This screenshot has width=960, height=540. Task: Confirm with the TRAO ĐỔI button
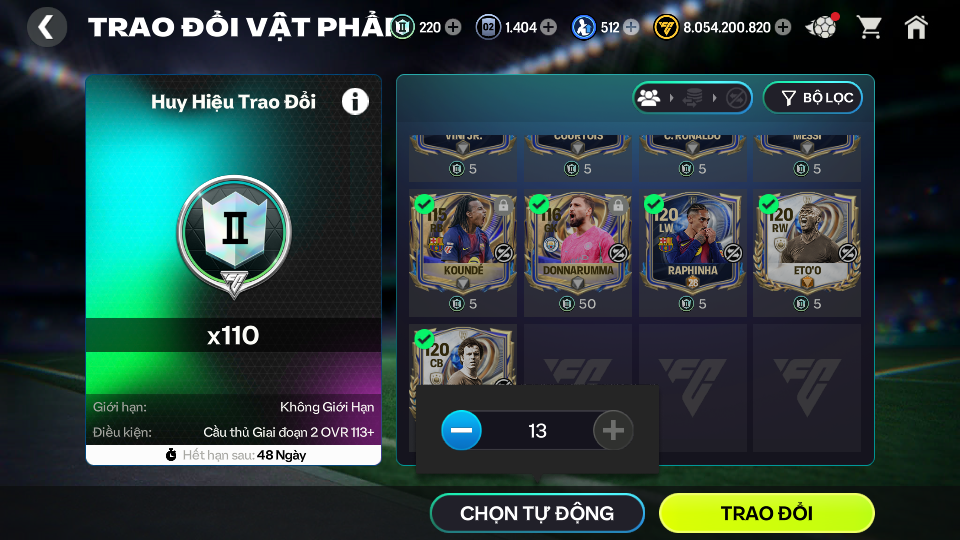(766, 514)
